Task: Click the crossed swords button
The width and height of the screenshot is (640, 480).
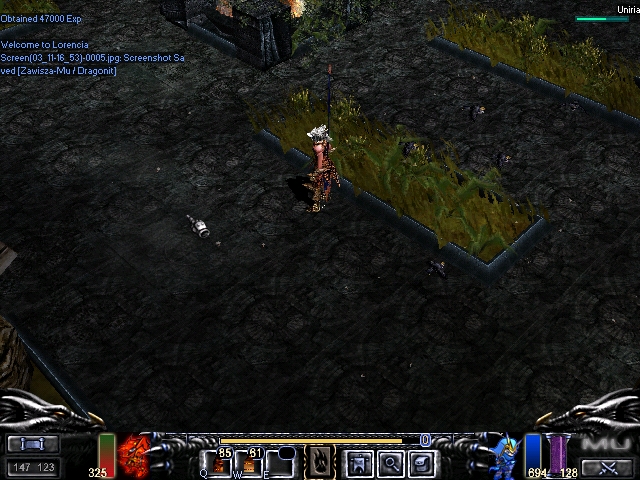Action: click(606, 467)
